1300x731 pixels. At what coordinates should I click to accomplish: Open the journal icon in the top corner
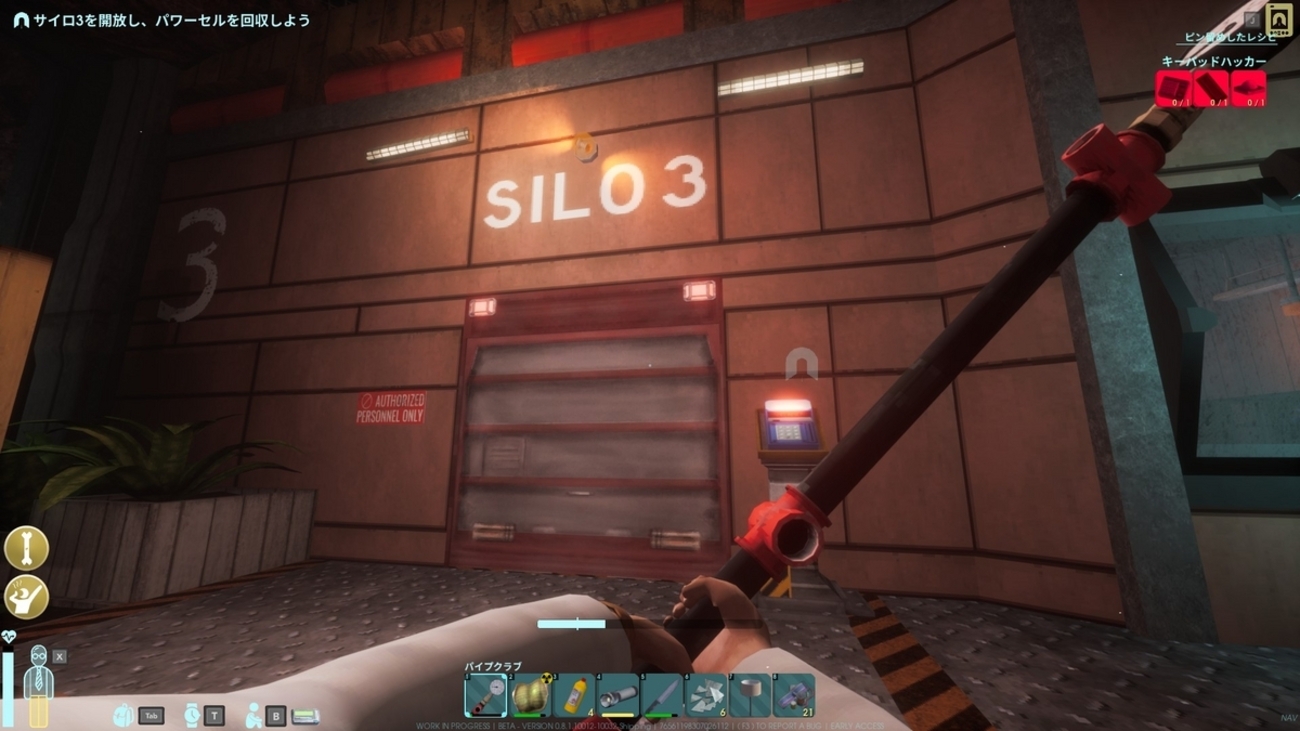coord(1278,19)
